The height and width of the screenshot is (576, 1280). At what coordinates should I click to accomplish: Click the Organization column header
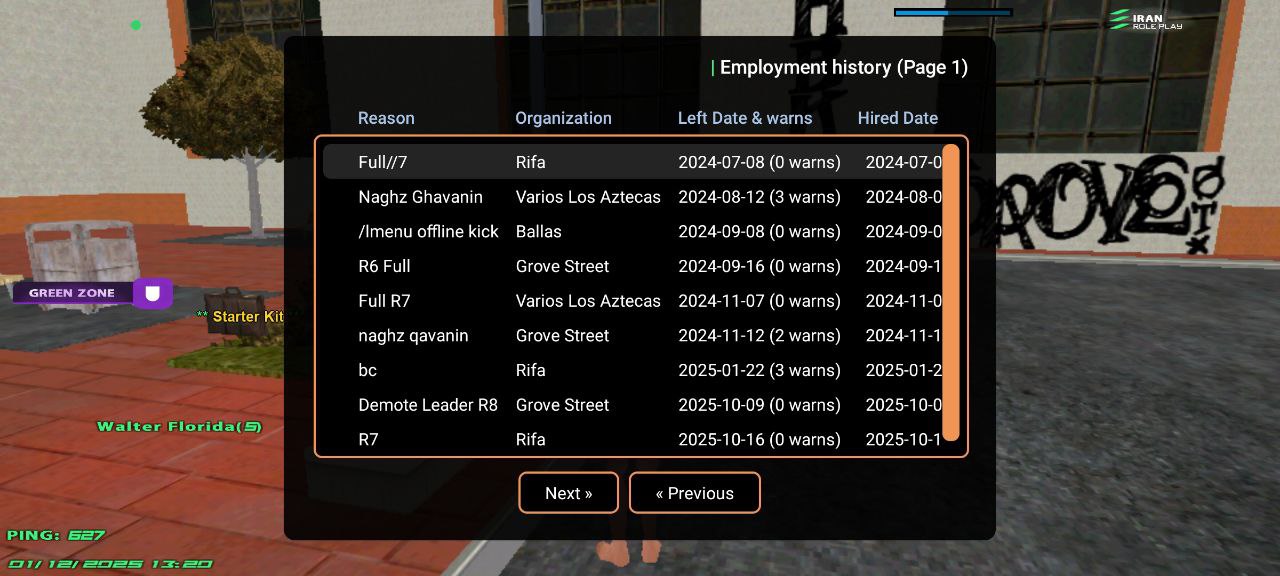click(x=563, y=118)
